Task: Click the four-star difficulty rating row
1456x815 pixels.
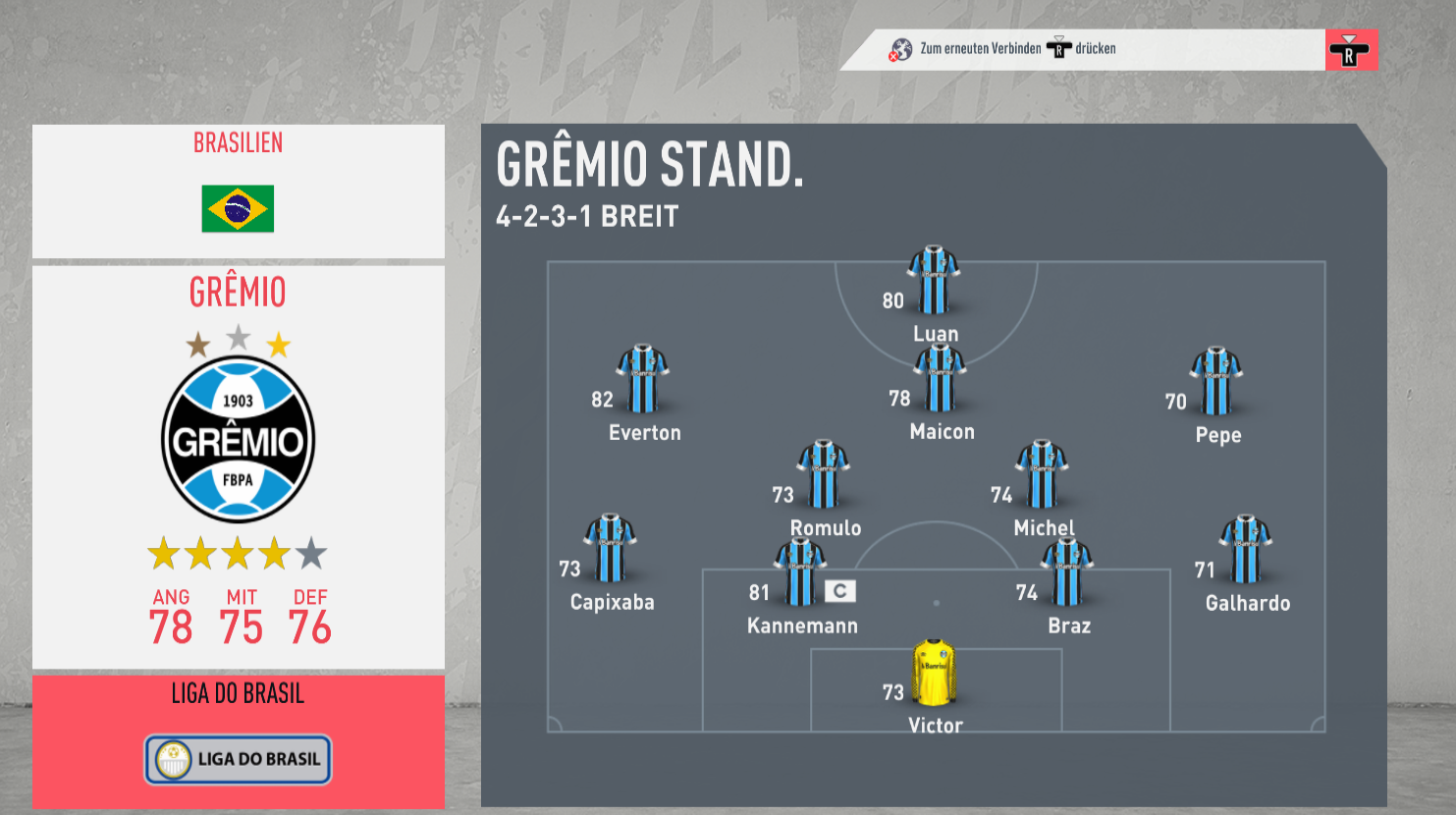Action: coord(238,553)
